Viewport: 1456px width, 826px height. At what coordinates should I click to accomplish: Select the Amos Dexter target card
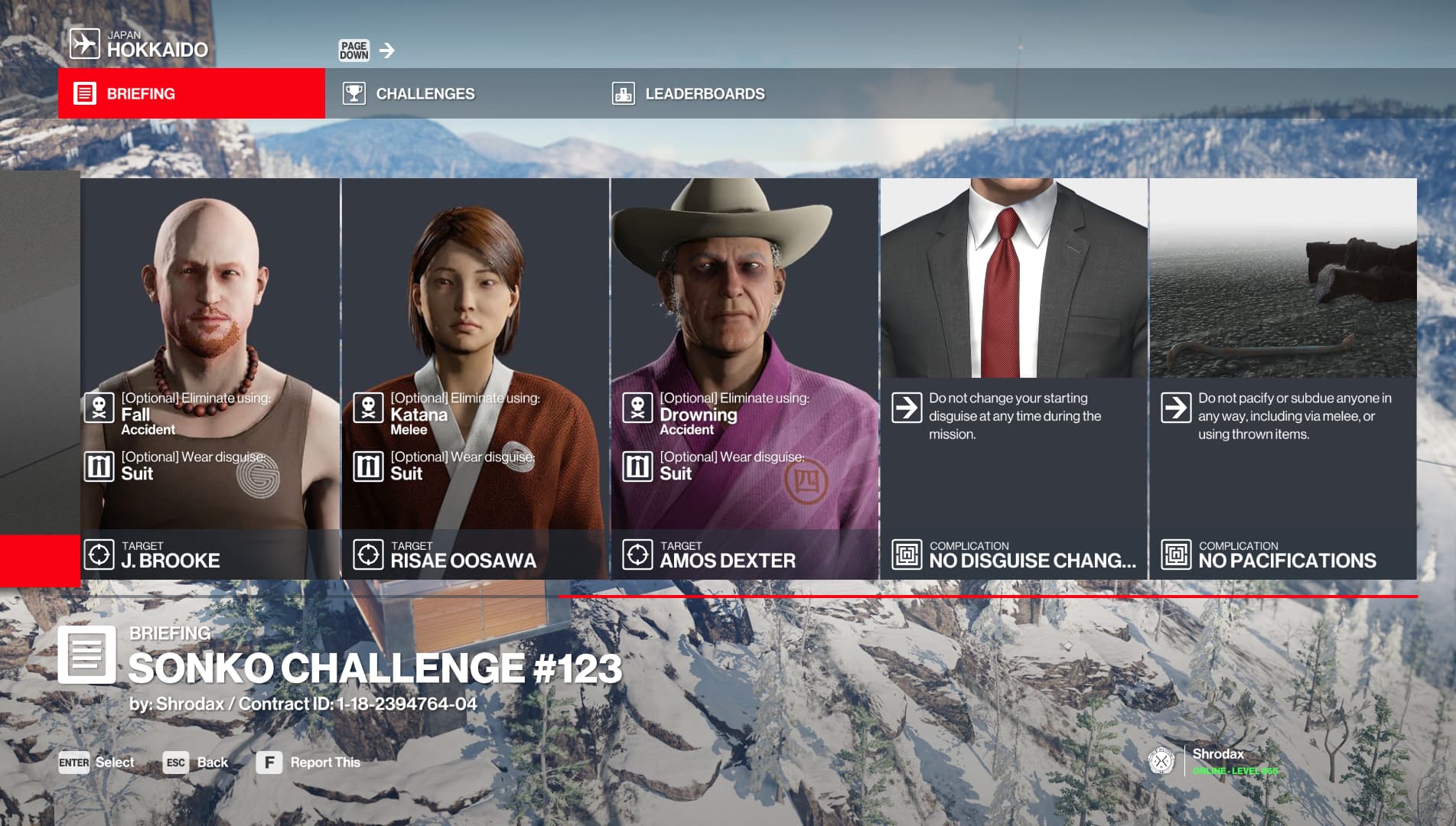[744, 378]
